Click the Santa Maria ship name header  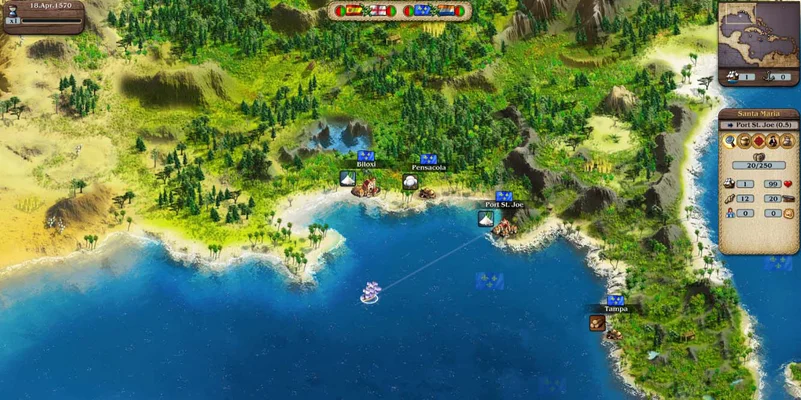758,114
